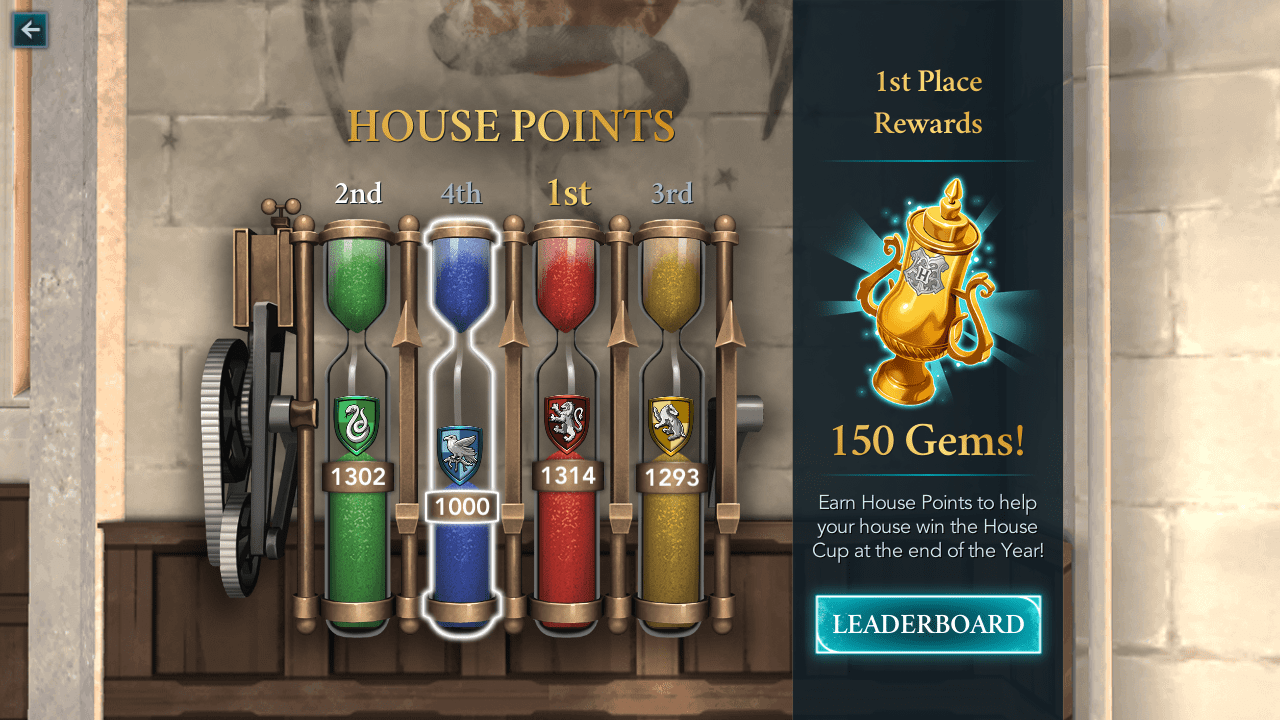Viewport: 1280px width, 720px height.
Task: Click the Slytherin points counter showing 1302
Action: [x=358, y=478]
